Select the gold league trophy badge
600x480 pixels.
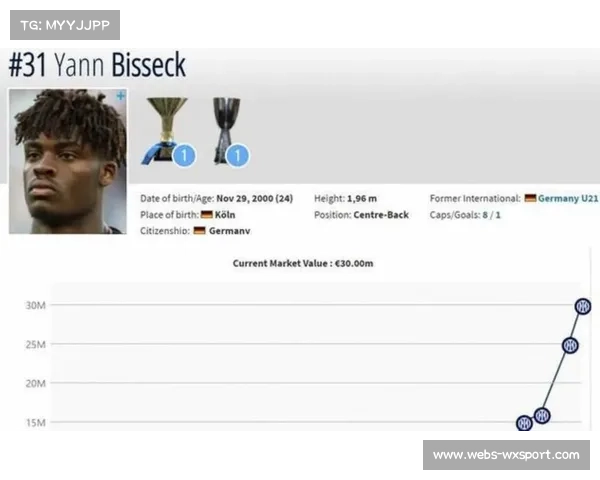point(167,130)
